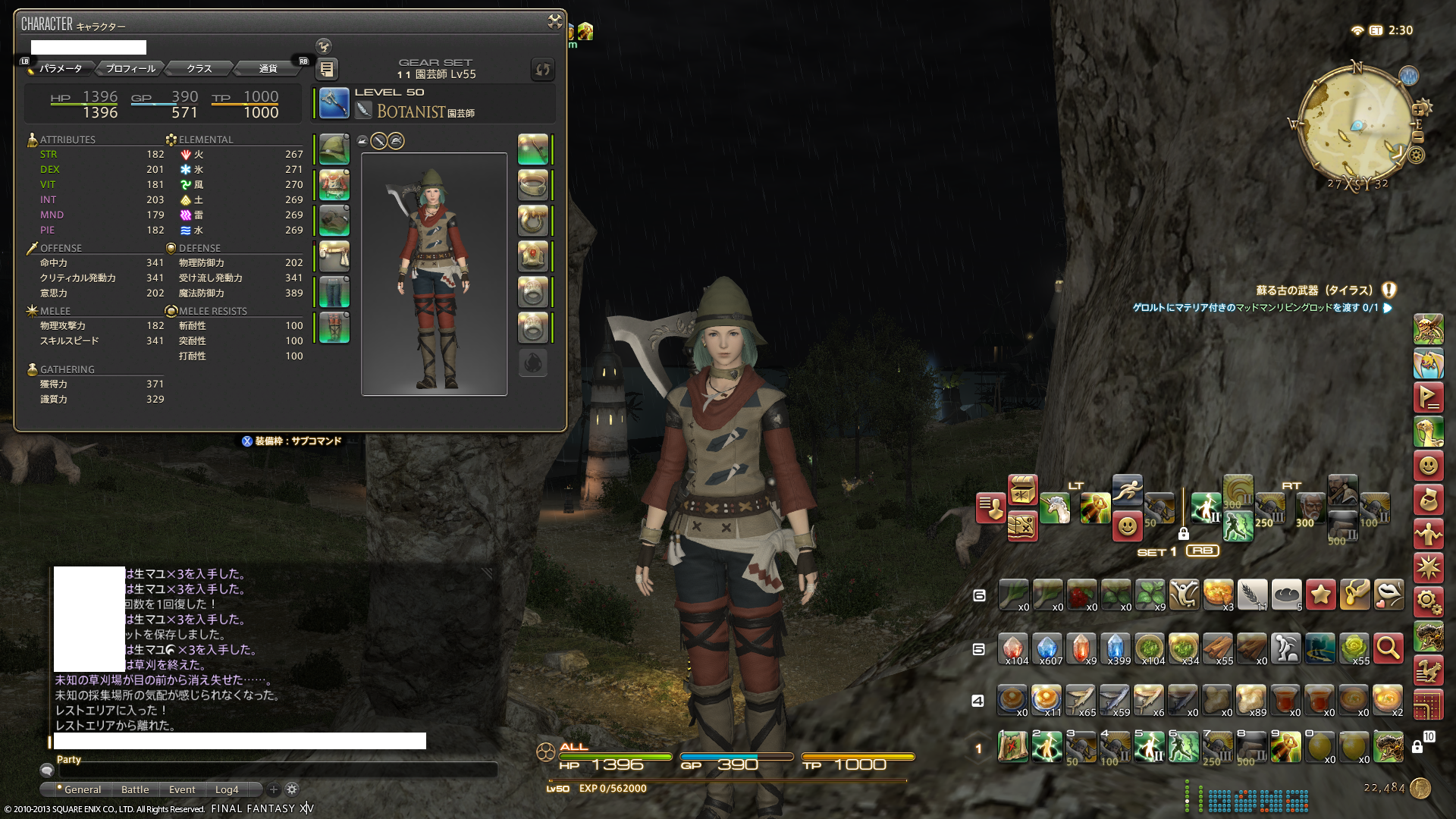The image size is (1456, 819).
Task: Show the 通貨 currency tab
Action: point(268,69)
